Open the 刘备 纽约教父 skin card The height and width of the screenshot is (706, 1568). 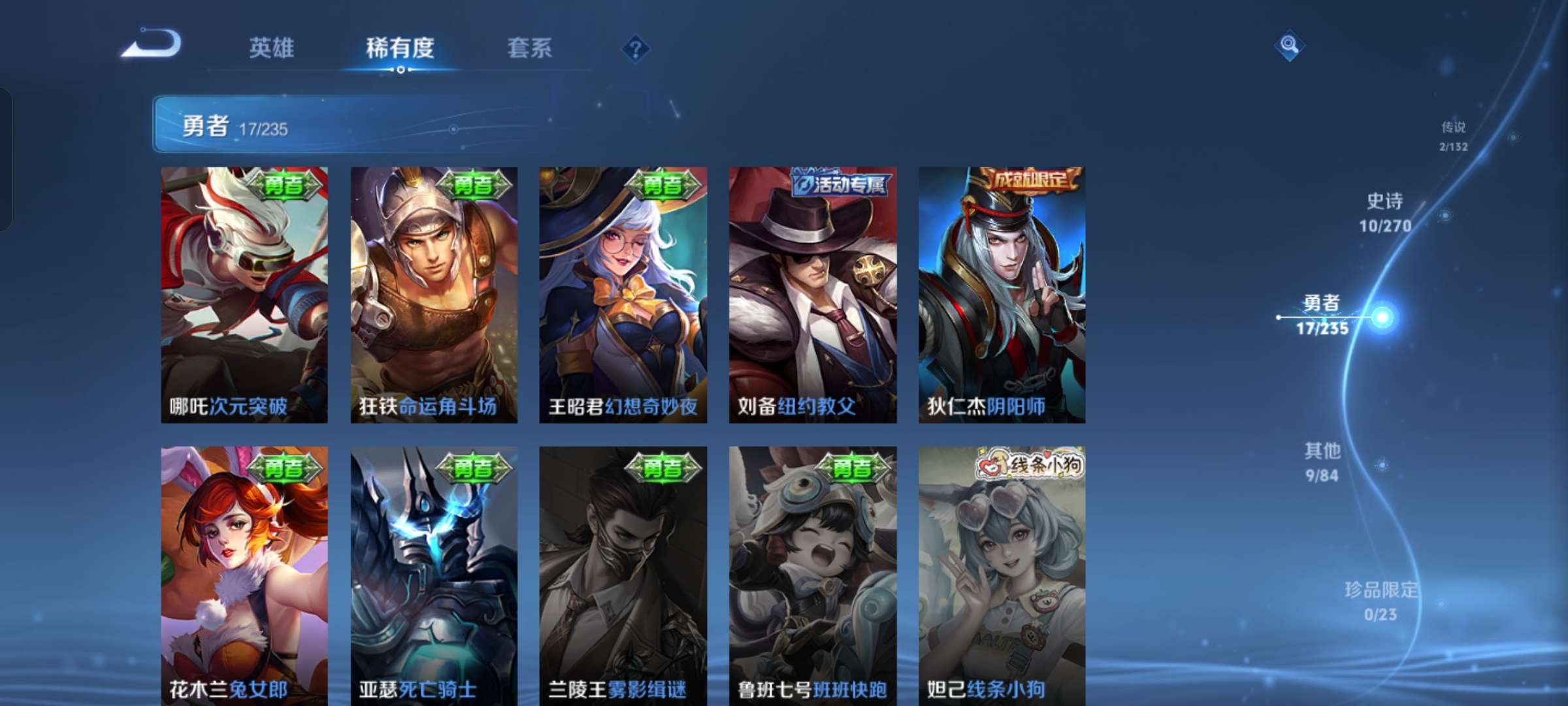[x=813, y=295]
